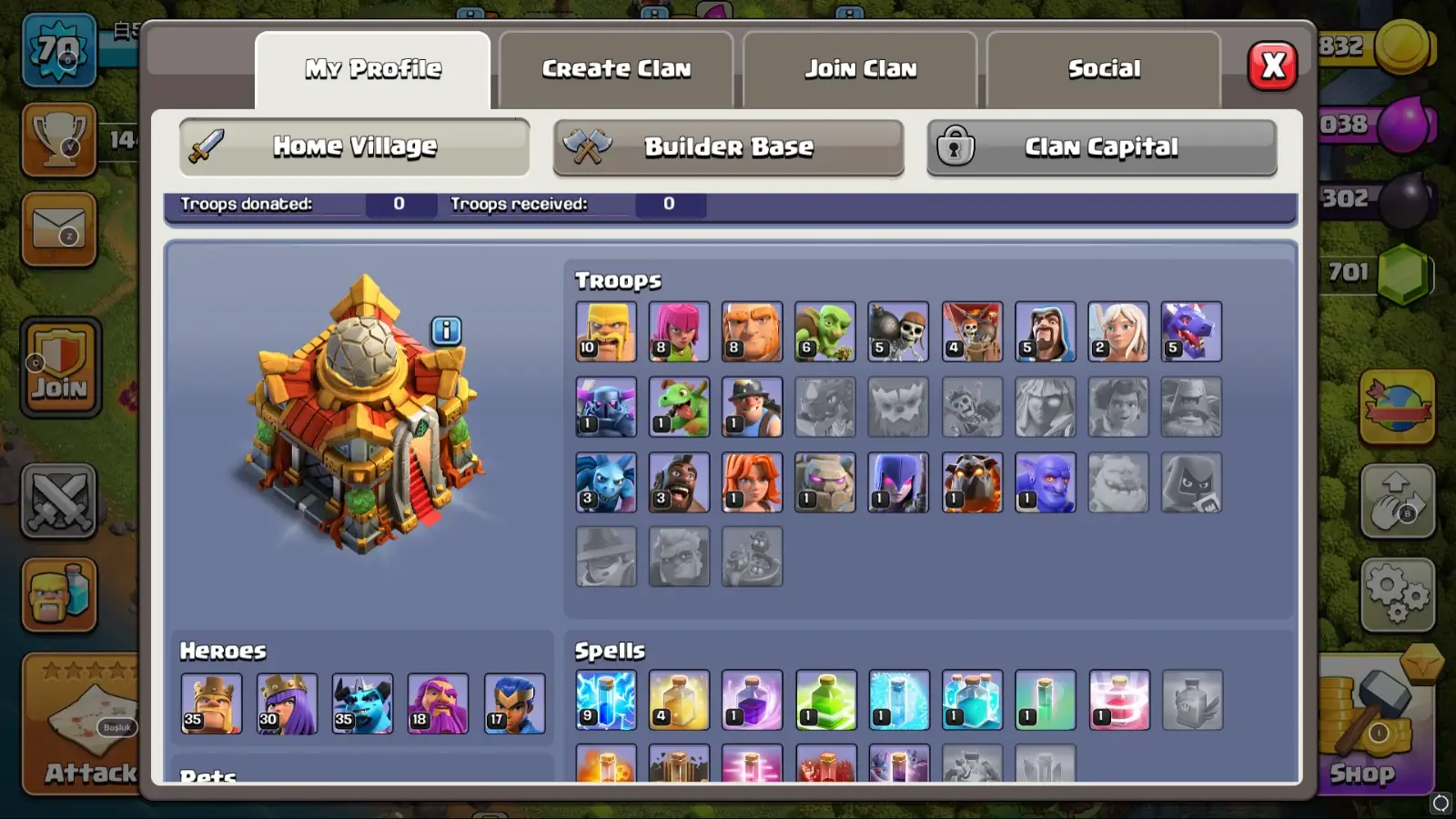Select the Barbarian troop icon
Screen dimensions: 1456x819
tap(606, 331)
